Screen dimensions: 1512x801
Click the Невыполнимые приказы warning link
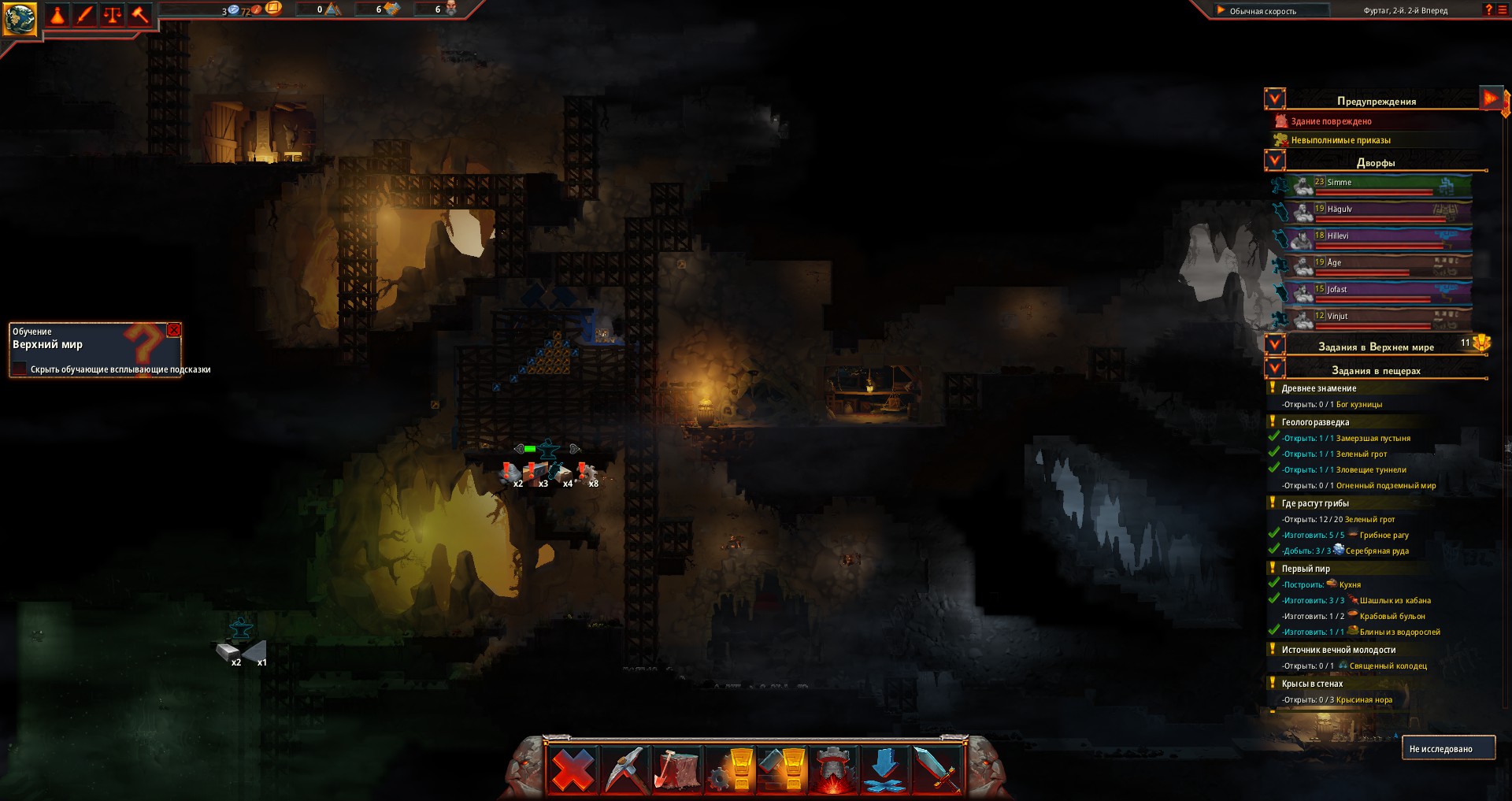(x=1340, y=138)
